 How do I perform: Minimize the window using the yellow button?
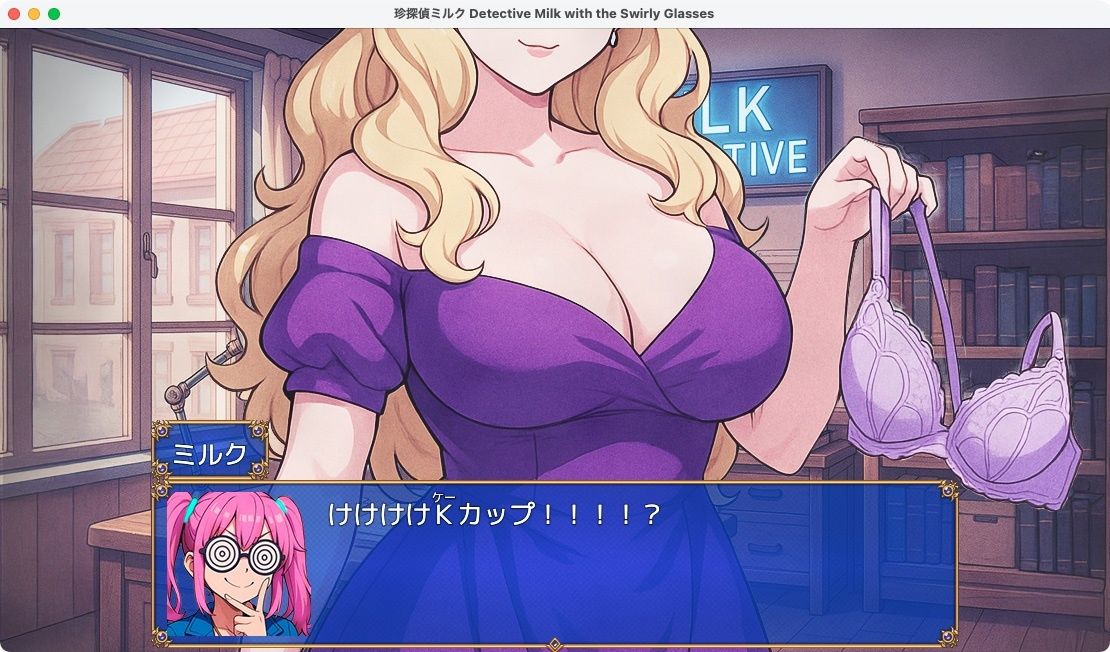click(x=34, y=14)
